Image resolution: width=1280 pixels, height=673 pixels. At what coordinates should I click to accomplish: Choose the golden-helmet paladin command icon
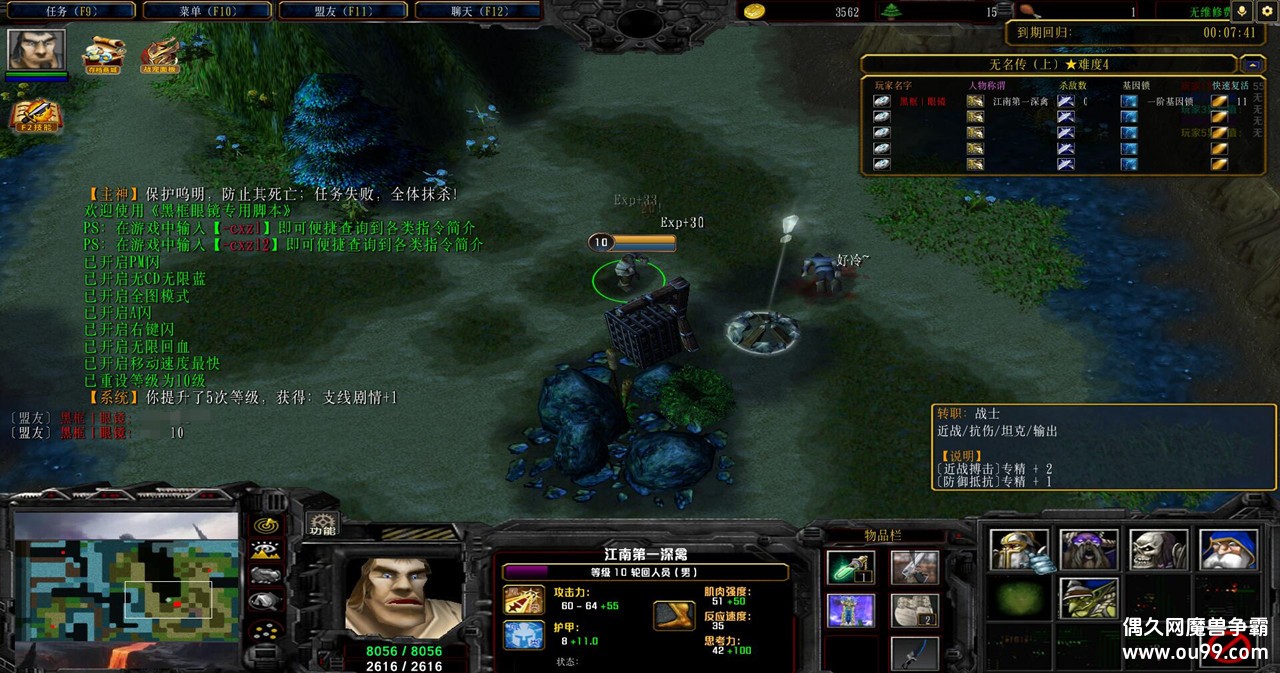coord(1019,550)
